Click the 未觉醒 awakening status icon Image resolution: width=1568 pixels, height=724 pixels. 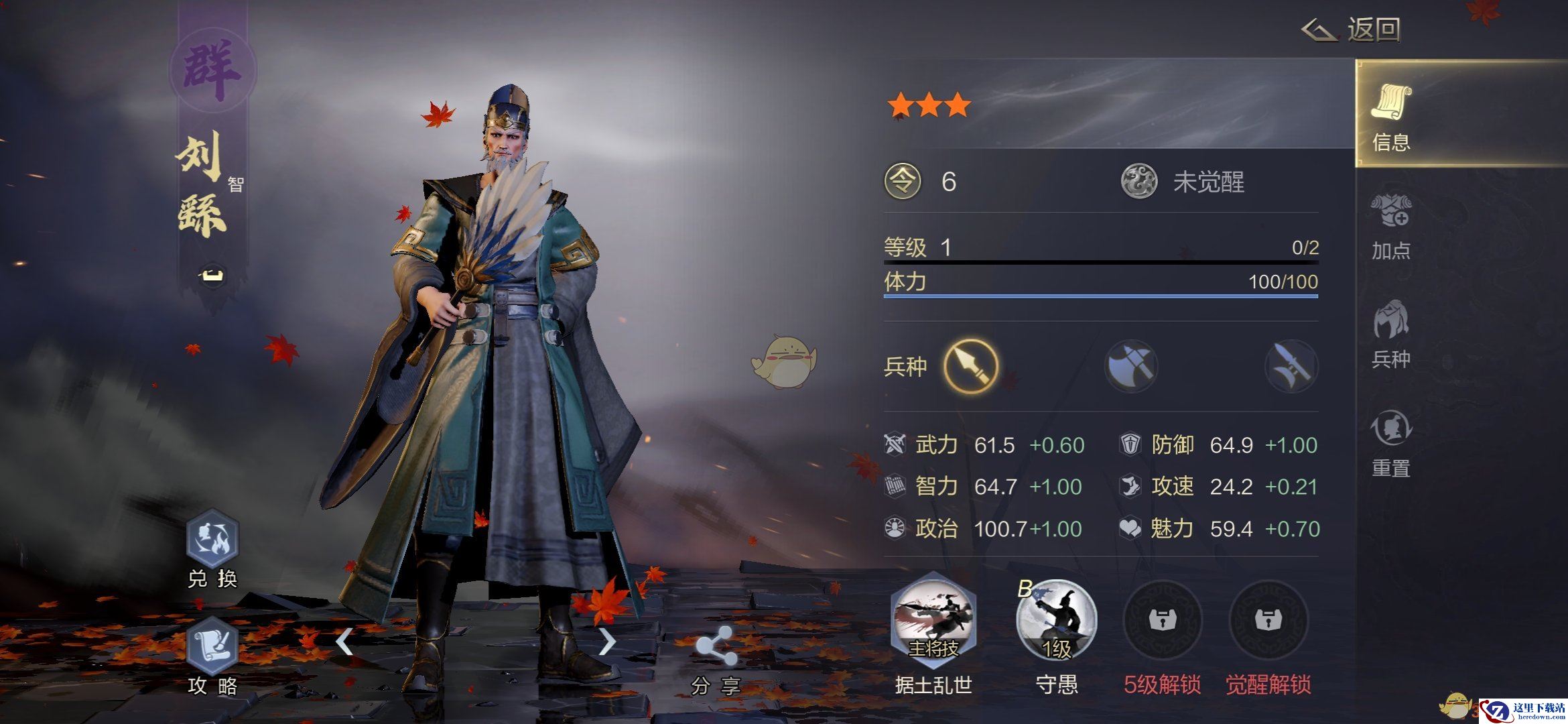pos(1139,182)
